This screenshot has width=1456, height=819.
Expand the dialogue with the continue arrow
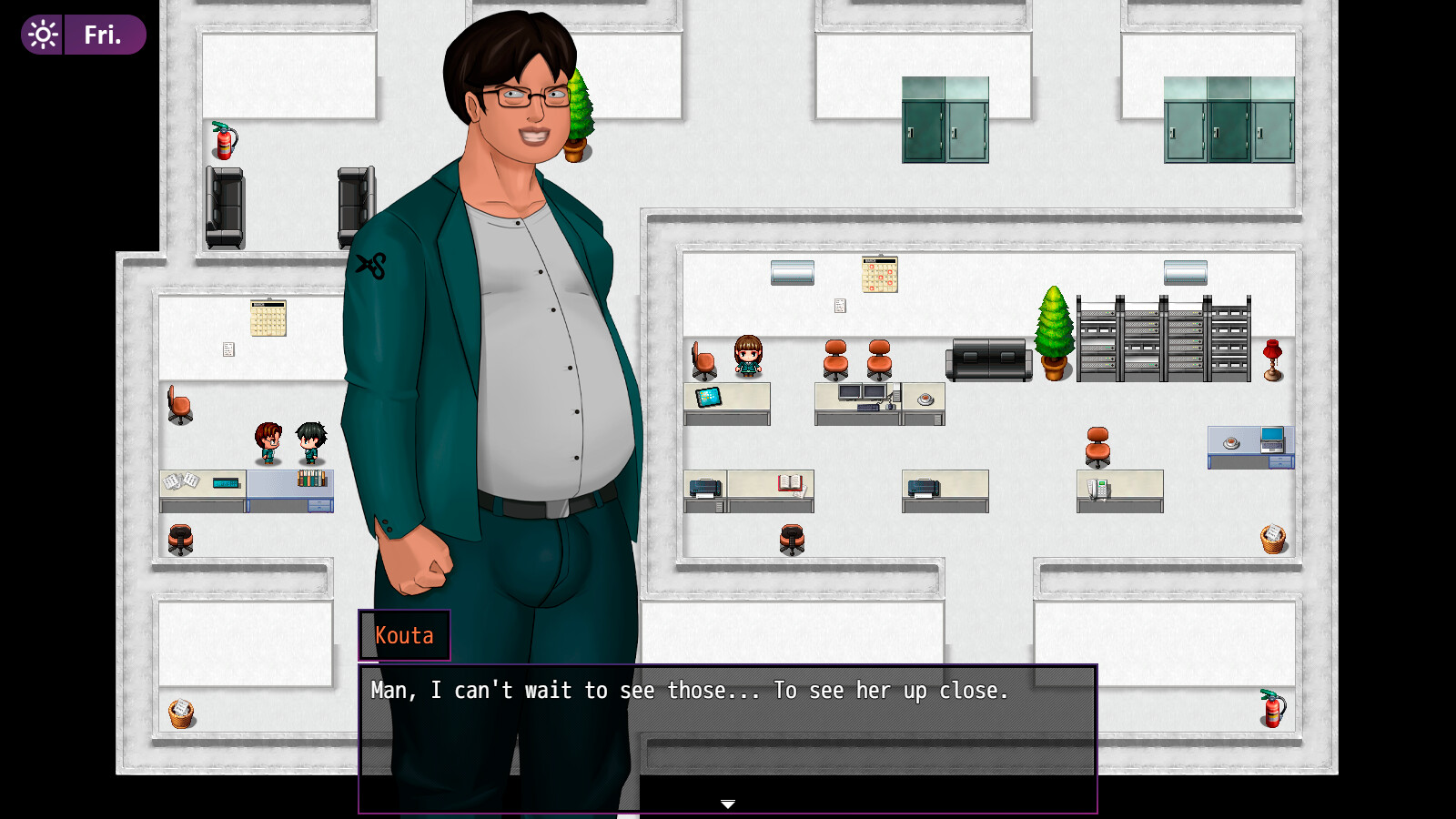coord(728,804)
